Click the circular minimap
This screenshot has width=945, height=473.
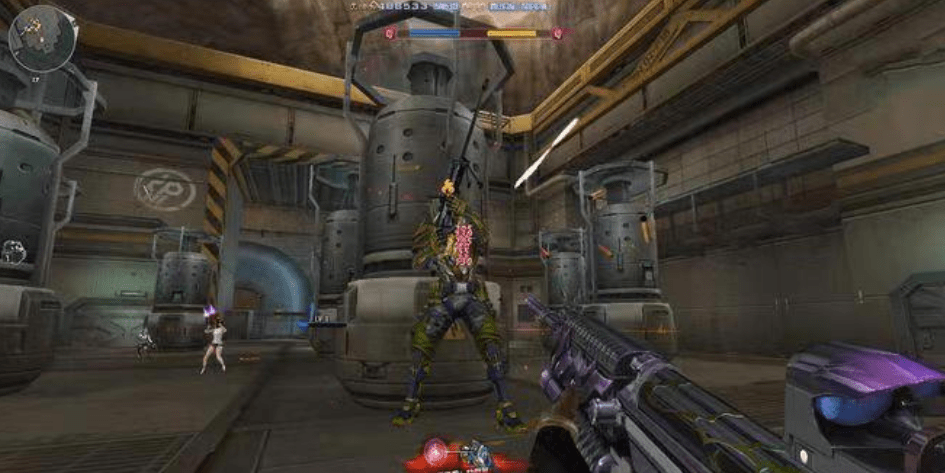click(x=43, y=37)
